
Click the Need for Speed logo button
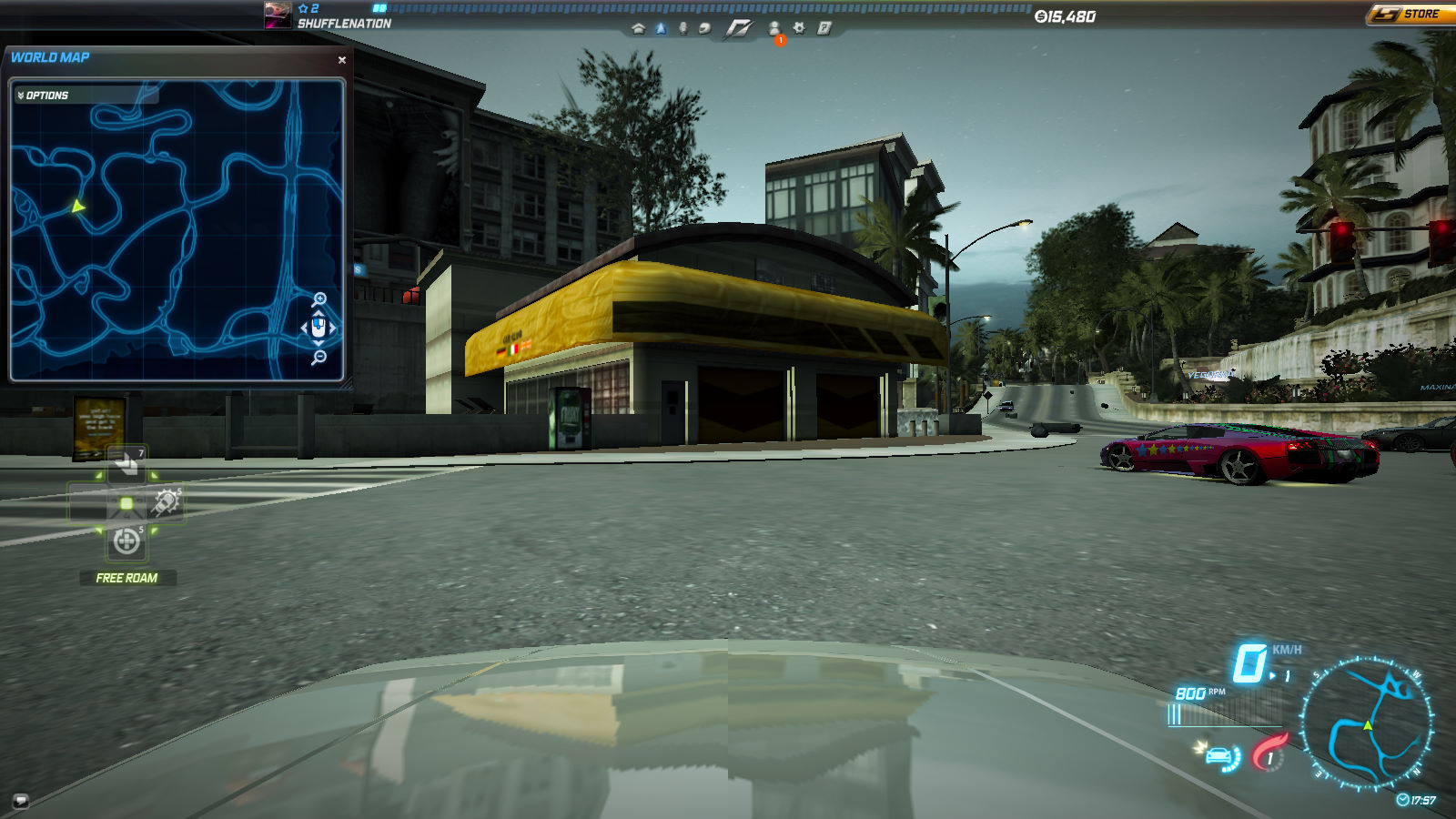tap(738, 29)
